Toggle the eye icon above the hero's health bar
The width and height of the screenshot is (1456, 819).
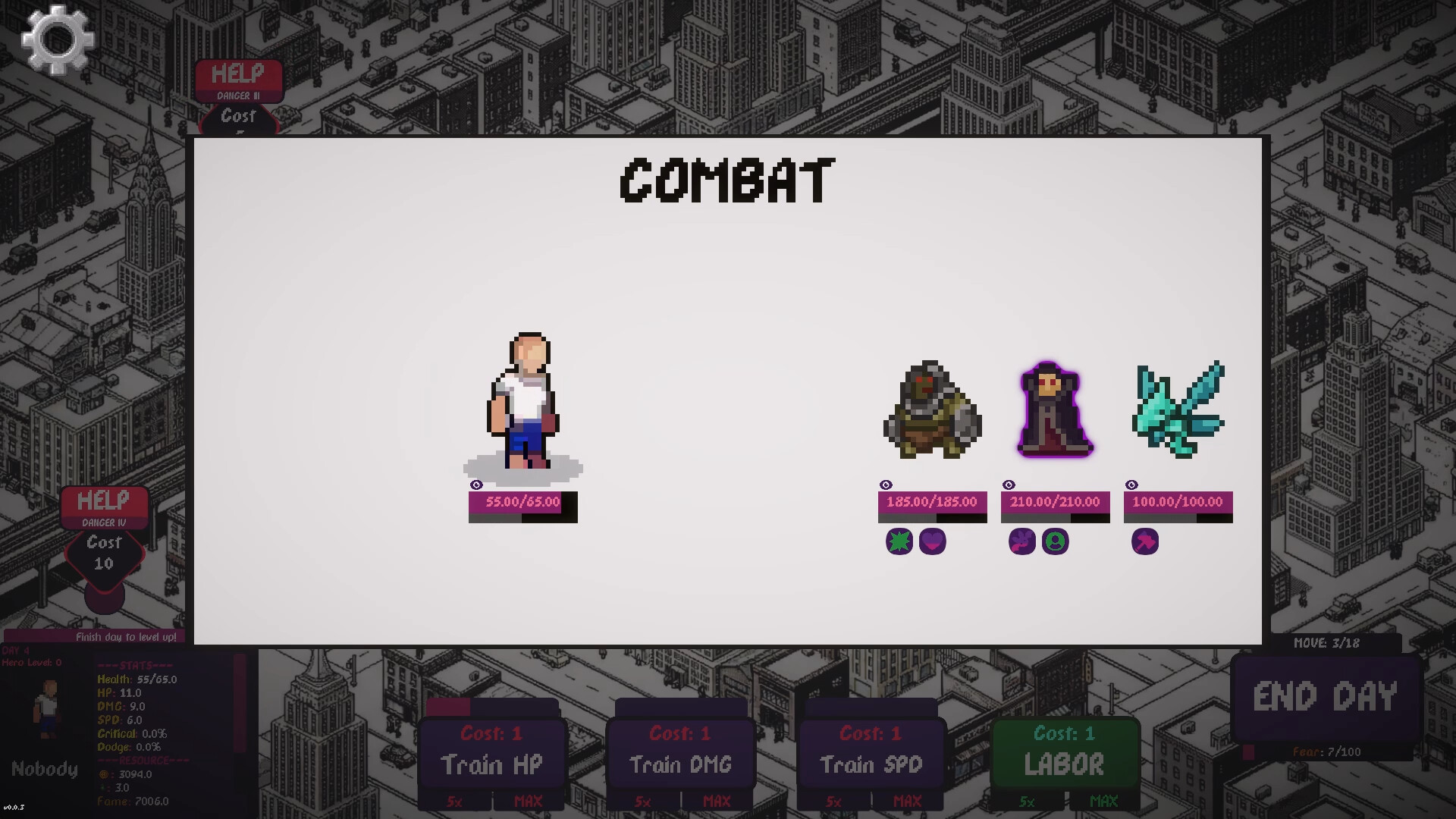476,485
